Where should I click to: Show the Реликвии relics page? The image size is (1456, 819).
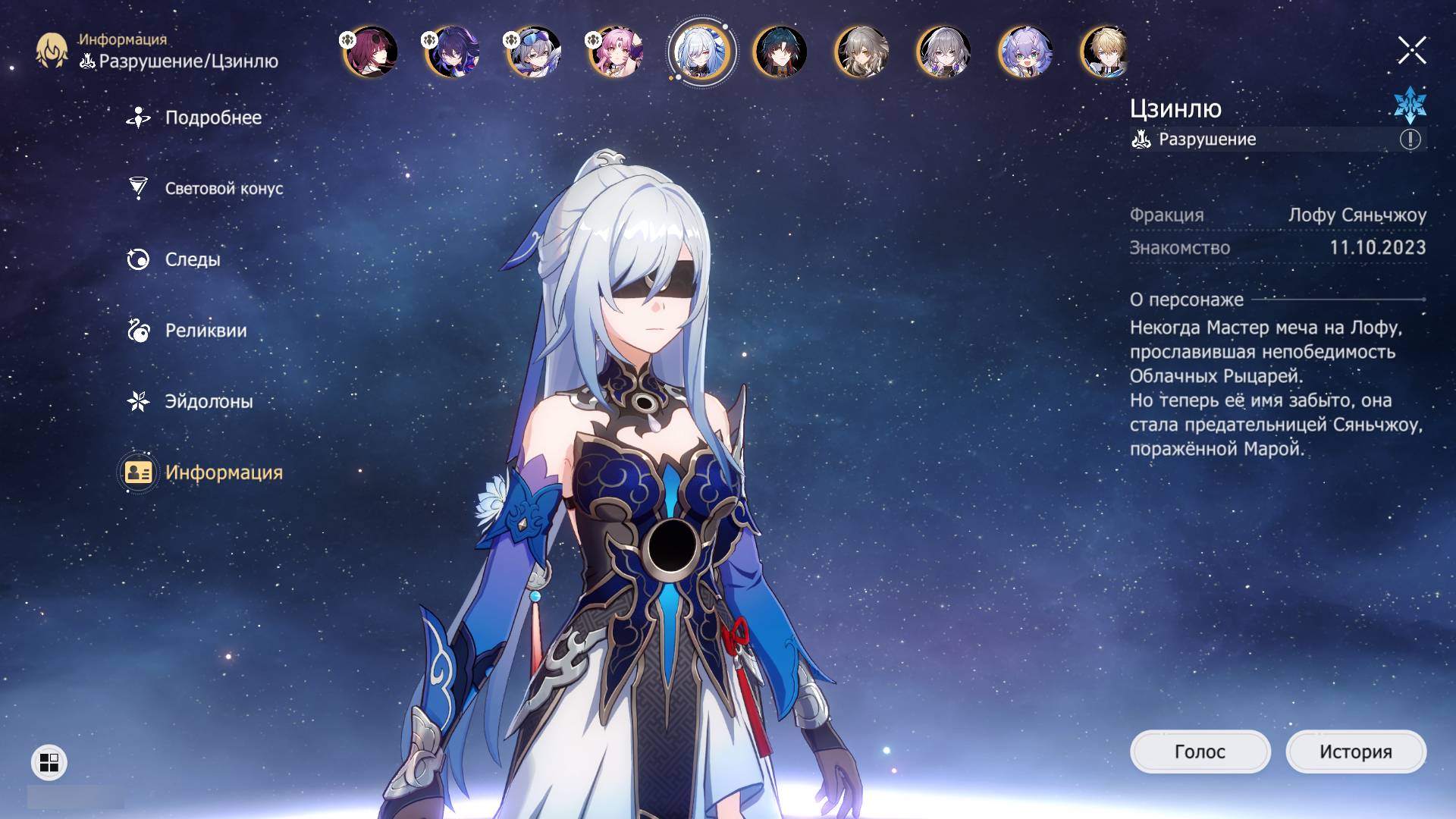point(205,331)
